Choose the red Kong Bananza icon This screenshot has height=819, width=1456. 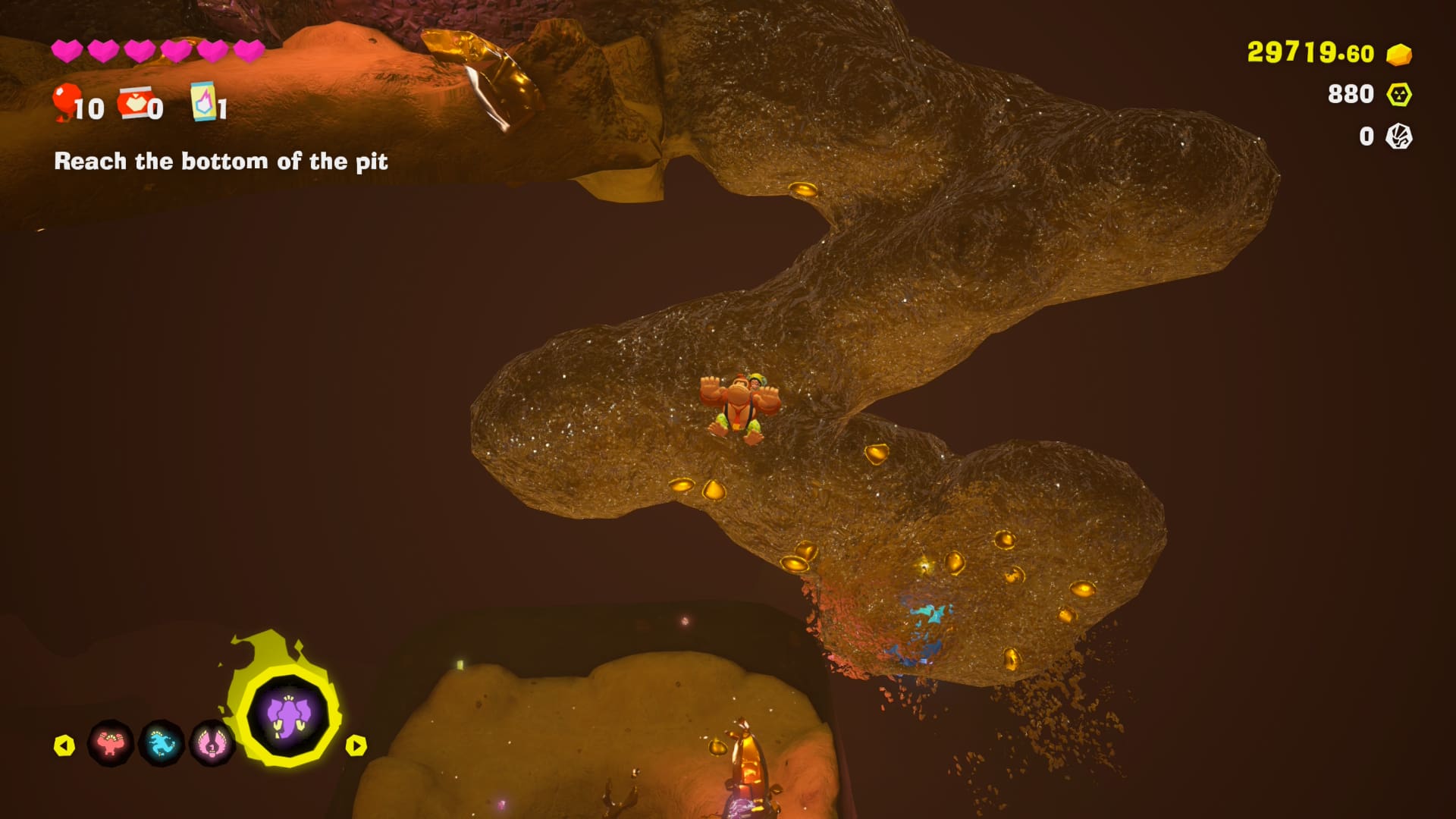pos(111,744)
